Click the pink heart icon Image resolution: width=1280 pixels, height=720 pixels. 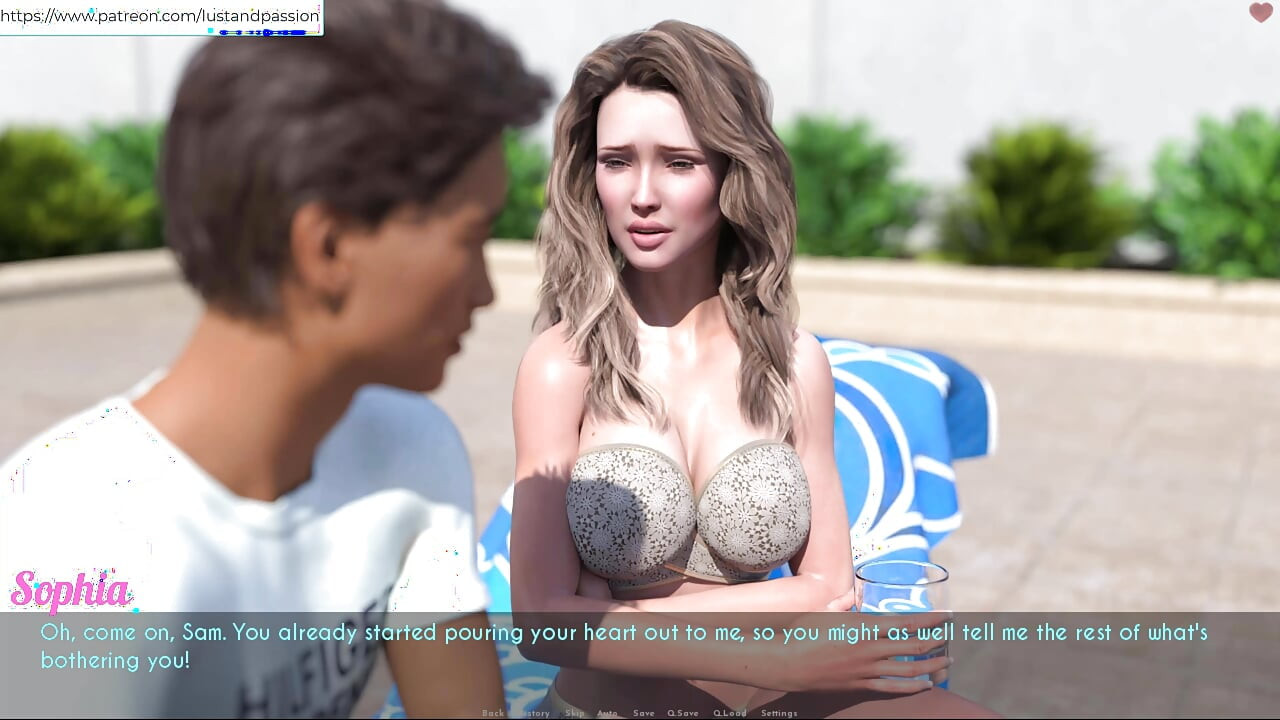[x=1260, y=13]
